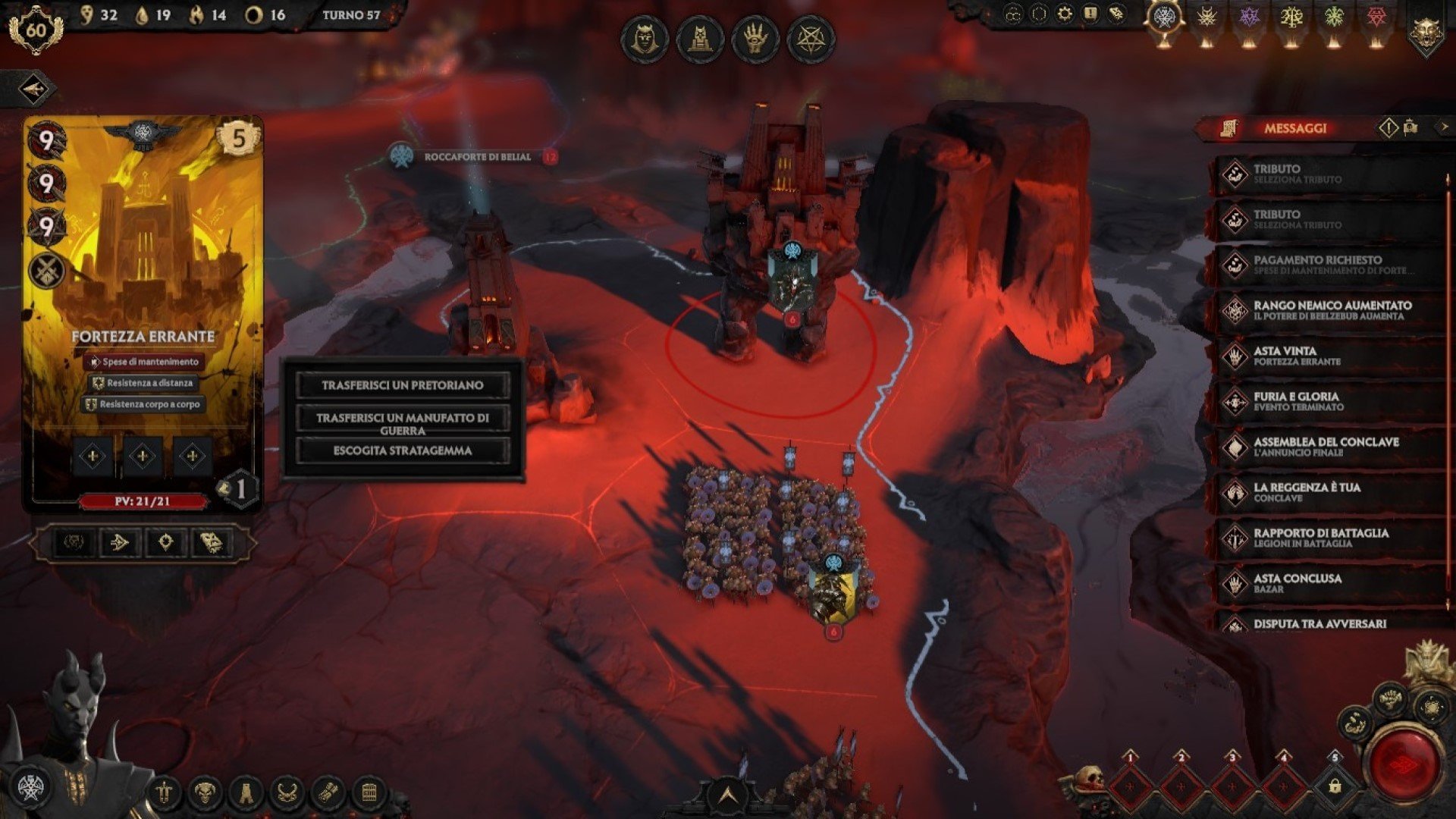Select the purple archfiend sigil
The width and height of the screenshot is (1456, 819).
tap(1248, 18)
